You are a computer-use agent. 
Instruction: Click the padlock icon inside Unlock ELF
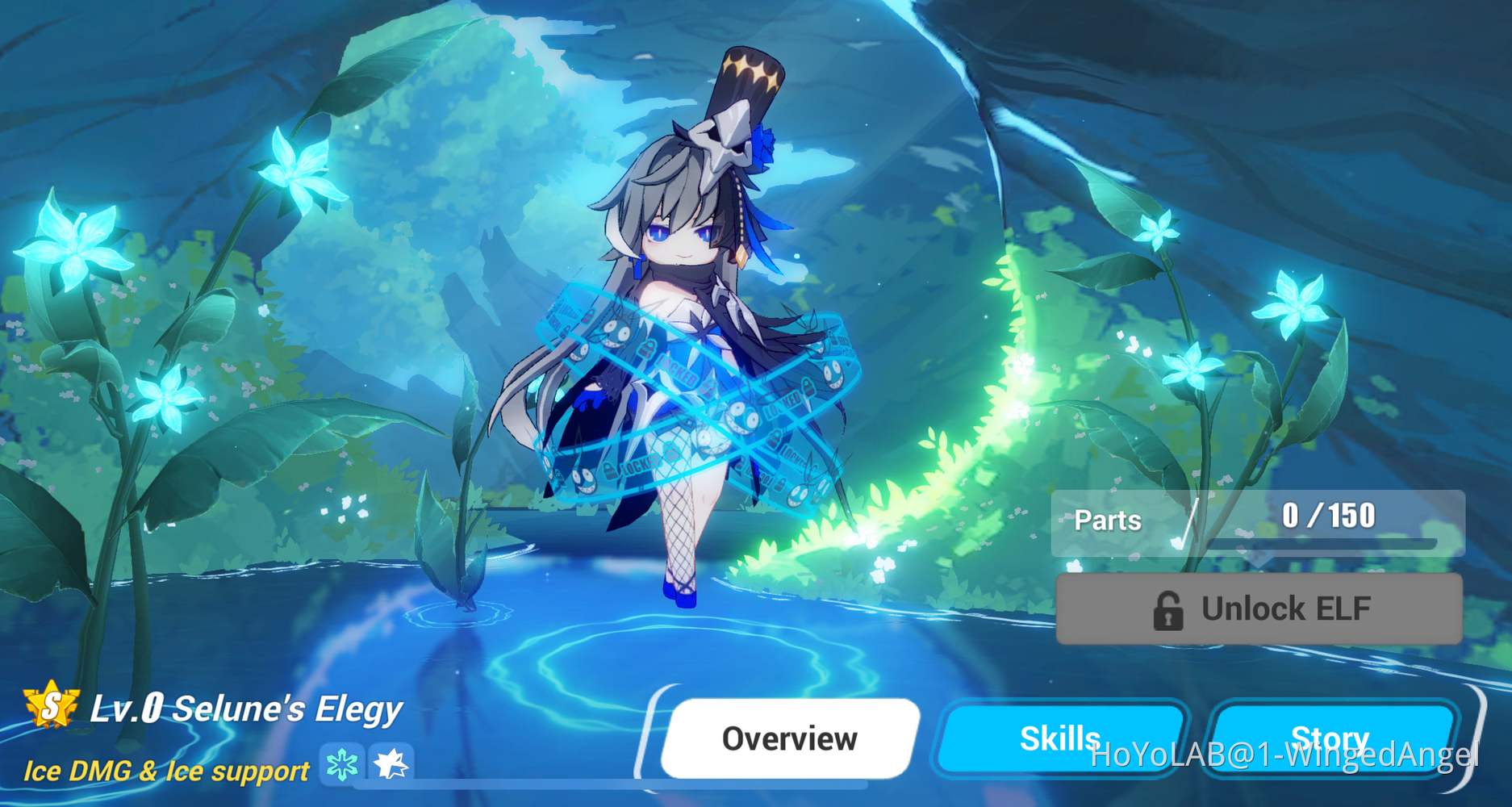coord(1169,609)
